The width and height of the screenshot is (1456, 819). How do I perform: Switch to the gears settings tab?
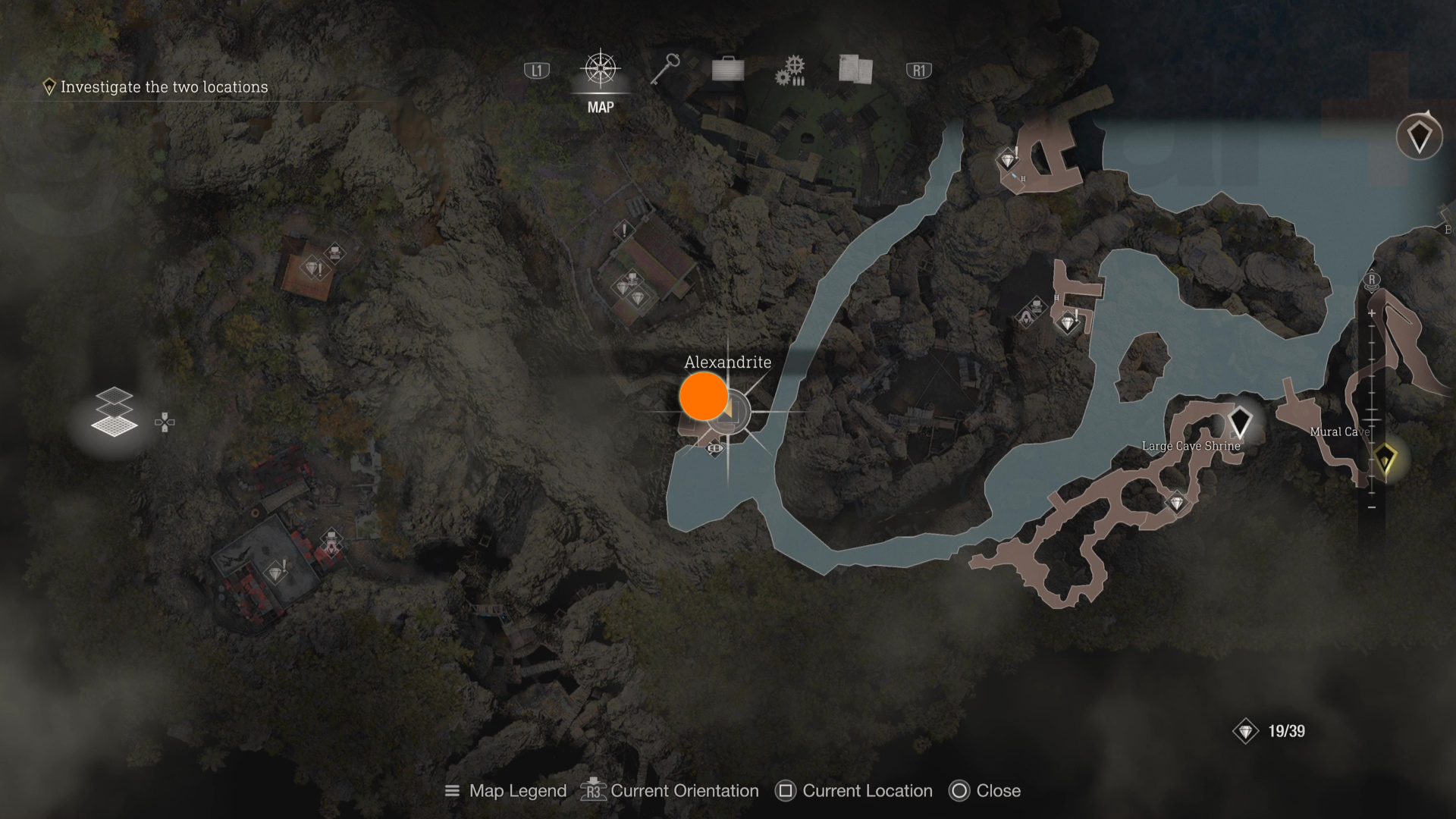(x=790, y=71)
